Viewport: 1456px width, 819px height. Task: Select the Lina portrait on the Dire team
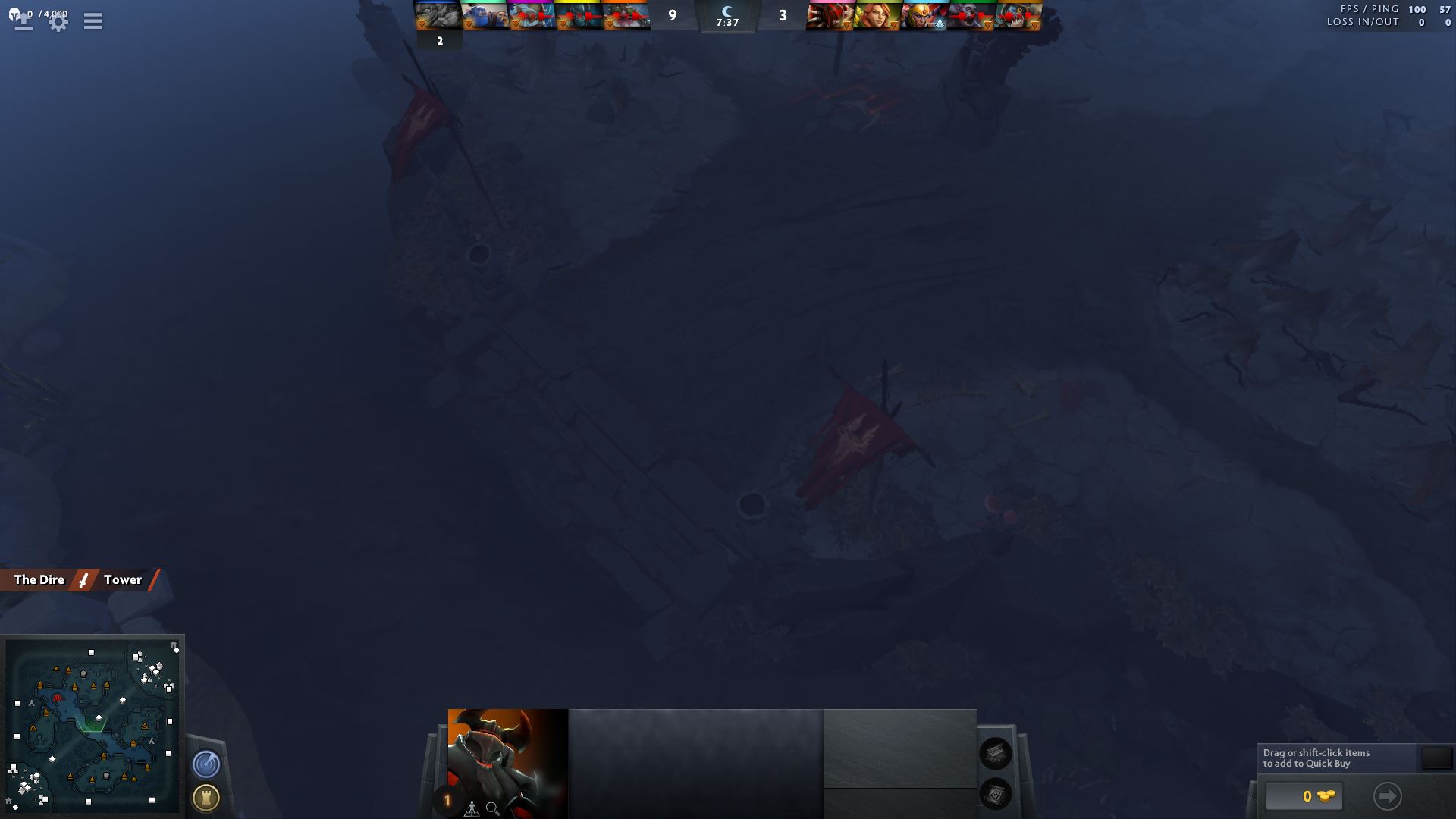tap(877, 14)
